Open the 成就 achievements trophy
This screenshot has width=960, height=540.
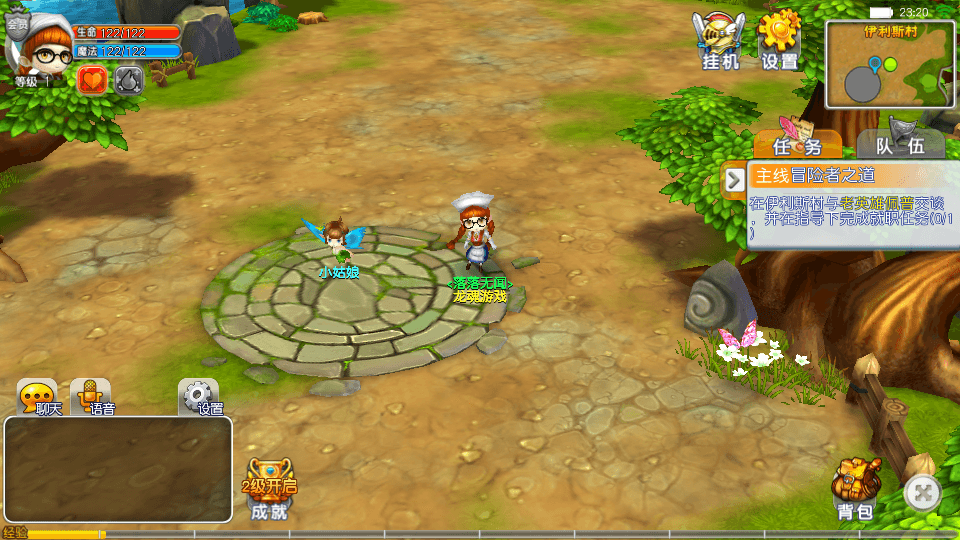[268, 490]
